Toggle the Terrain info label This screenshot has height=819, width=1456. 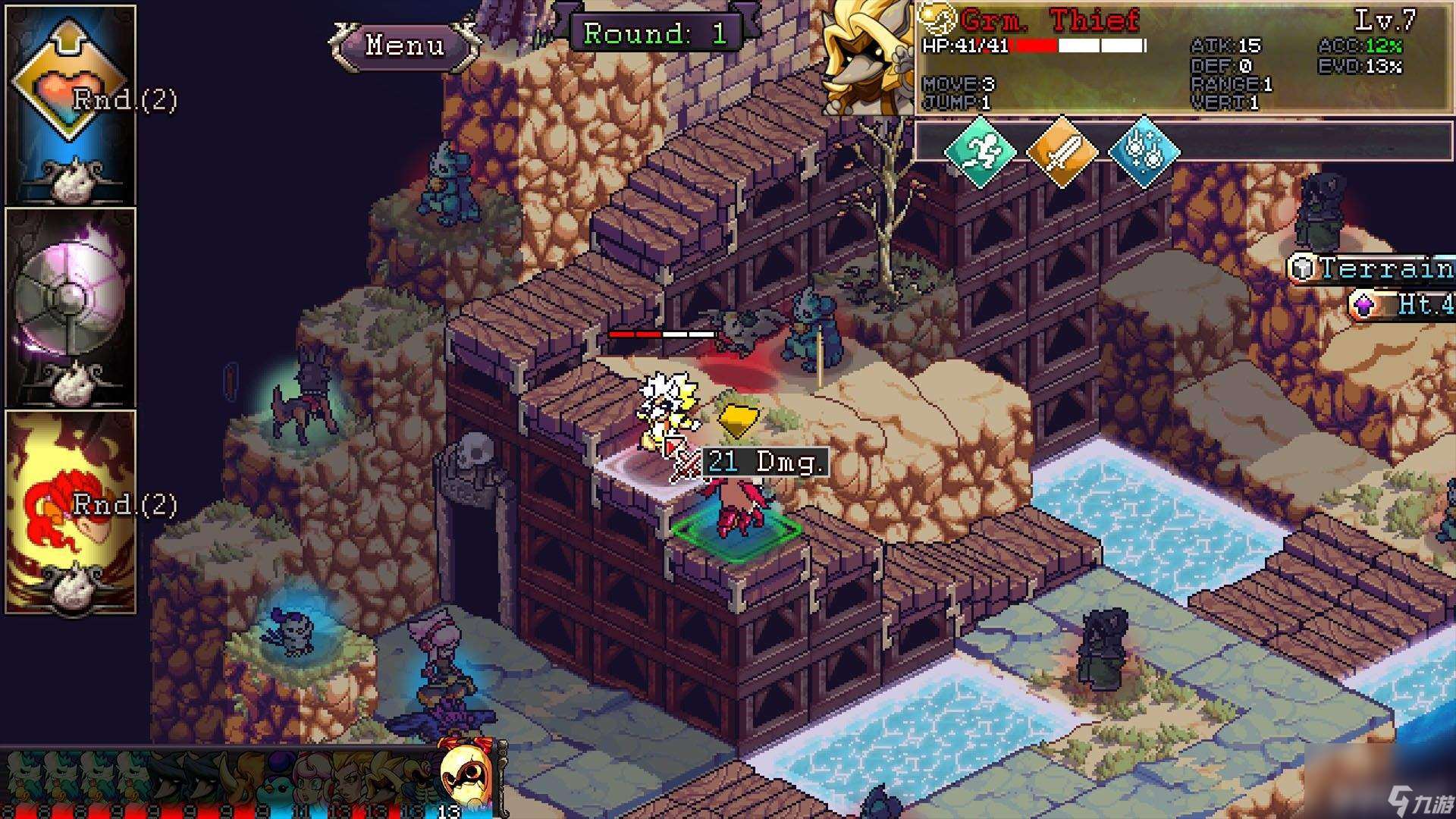click(1373, 268)
